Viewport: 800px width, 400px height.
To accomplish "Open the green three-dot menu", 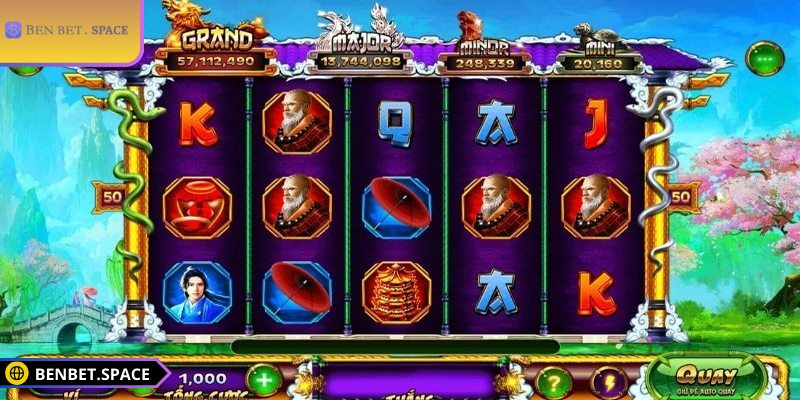I will (x=765, y=58).
